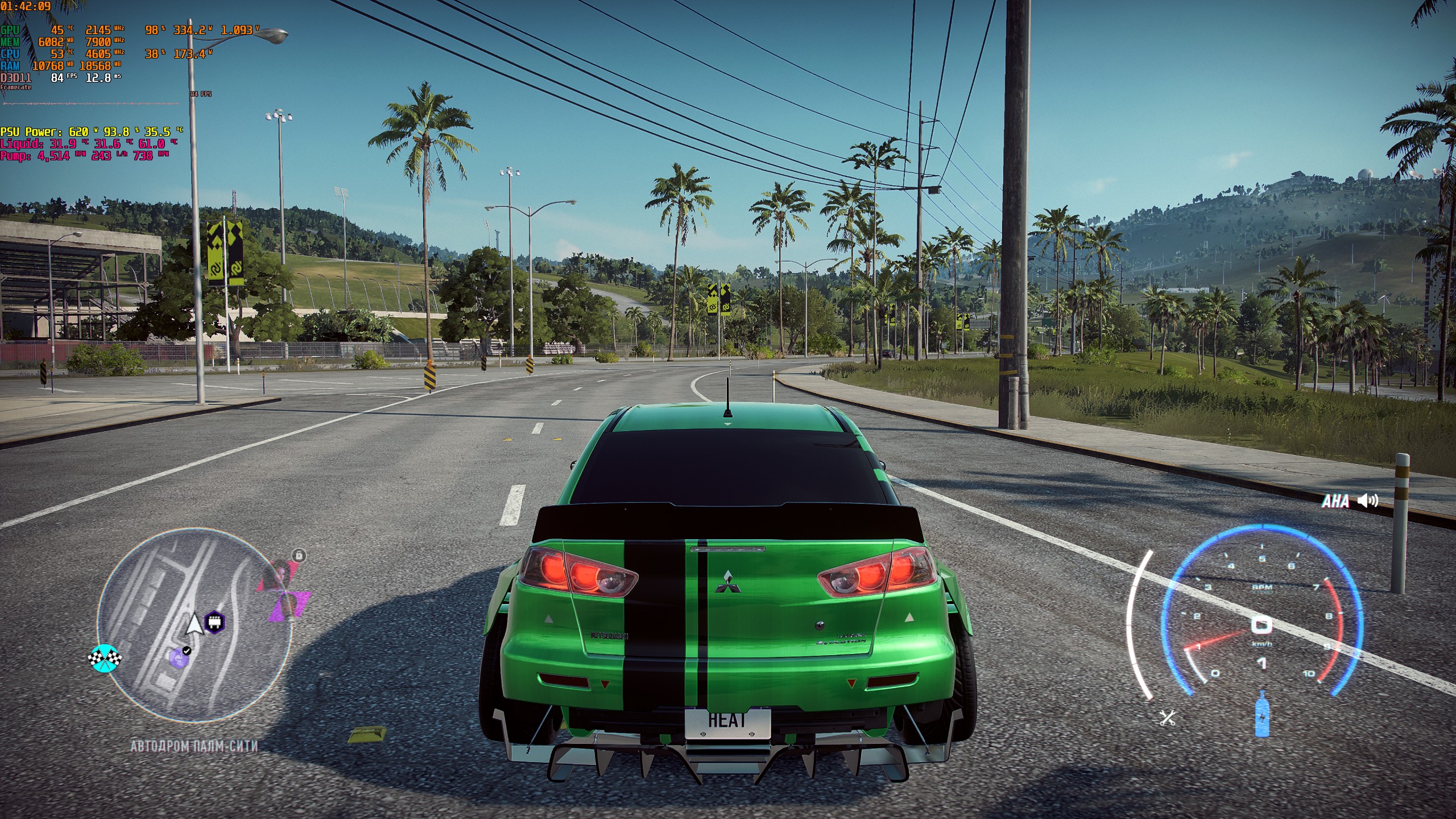The width and height of the screenshot is (1456, 819).
Task: Select the checkered flags race marker
Action: pos(105,659)
